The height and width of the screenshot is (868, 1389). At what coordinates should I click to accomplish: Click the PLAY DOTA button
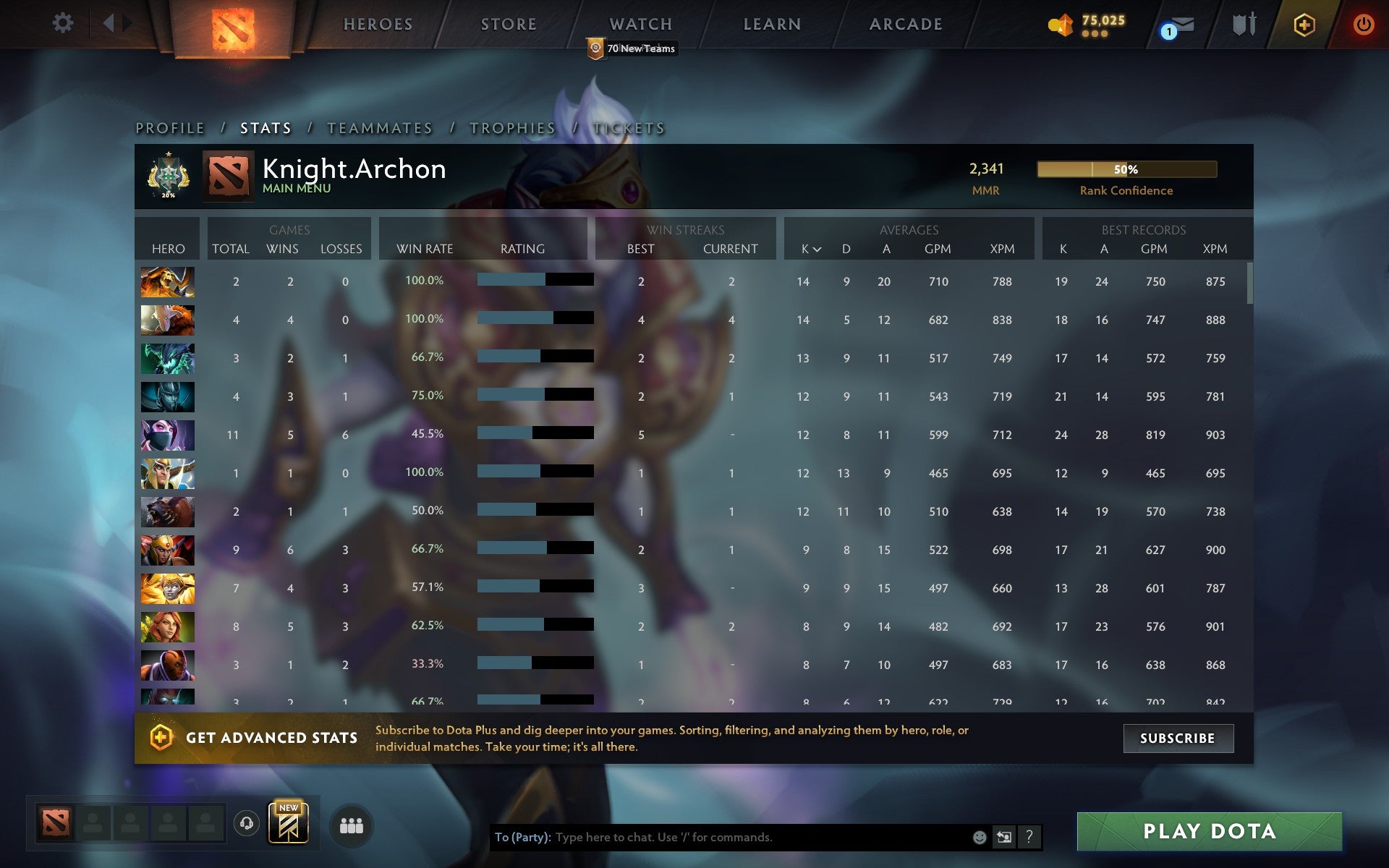tap(1207, 830)
